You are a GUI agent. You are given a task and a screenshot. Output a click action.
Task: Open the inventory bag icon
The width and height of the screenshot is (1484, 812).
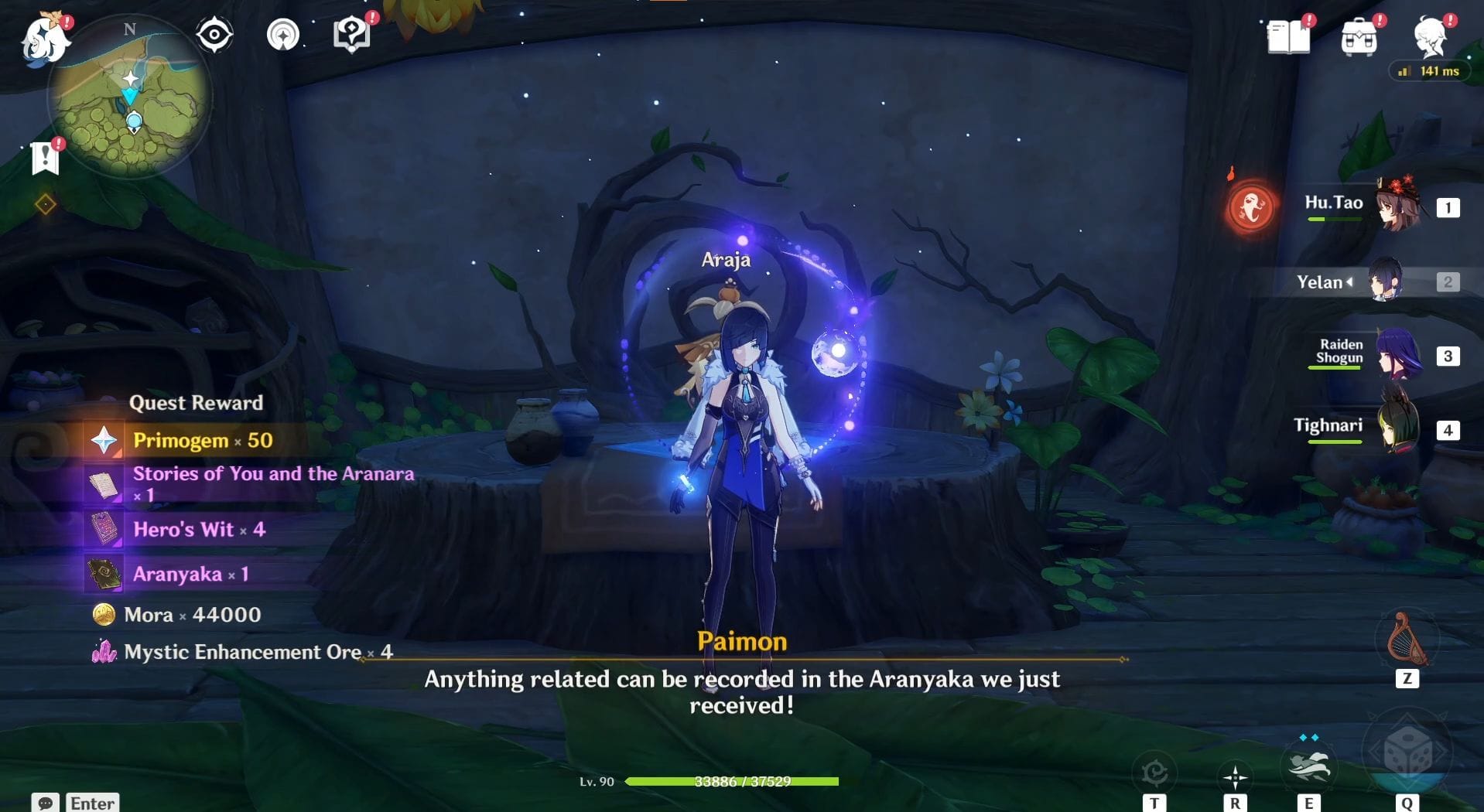1360,37
